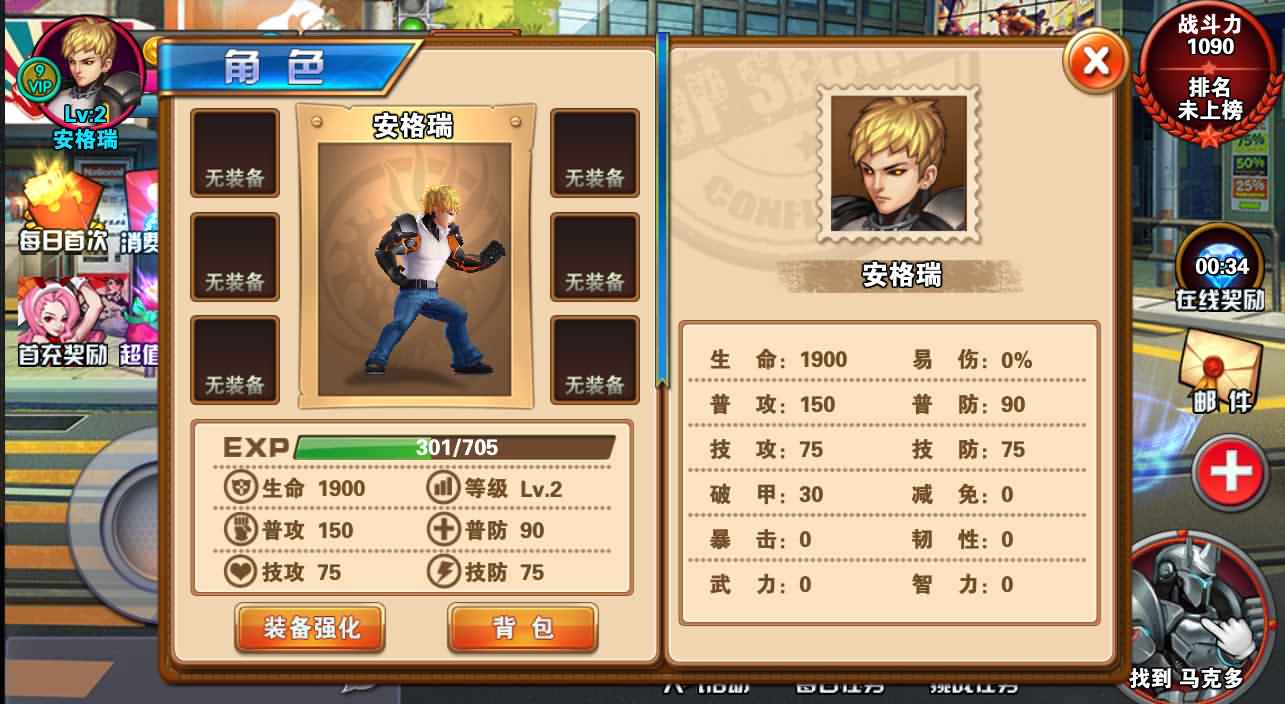
Task: Open the 邮件 mail envelope
Action: pos(1218,370)
